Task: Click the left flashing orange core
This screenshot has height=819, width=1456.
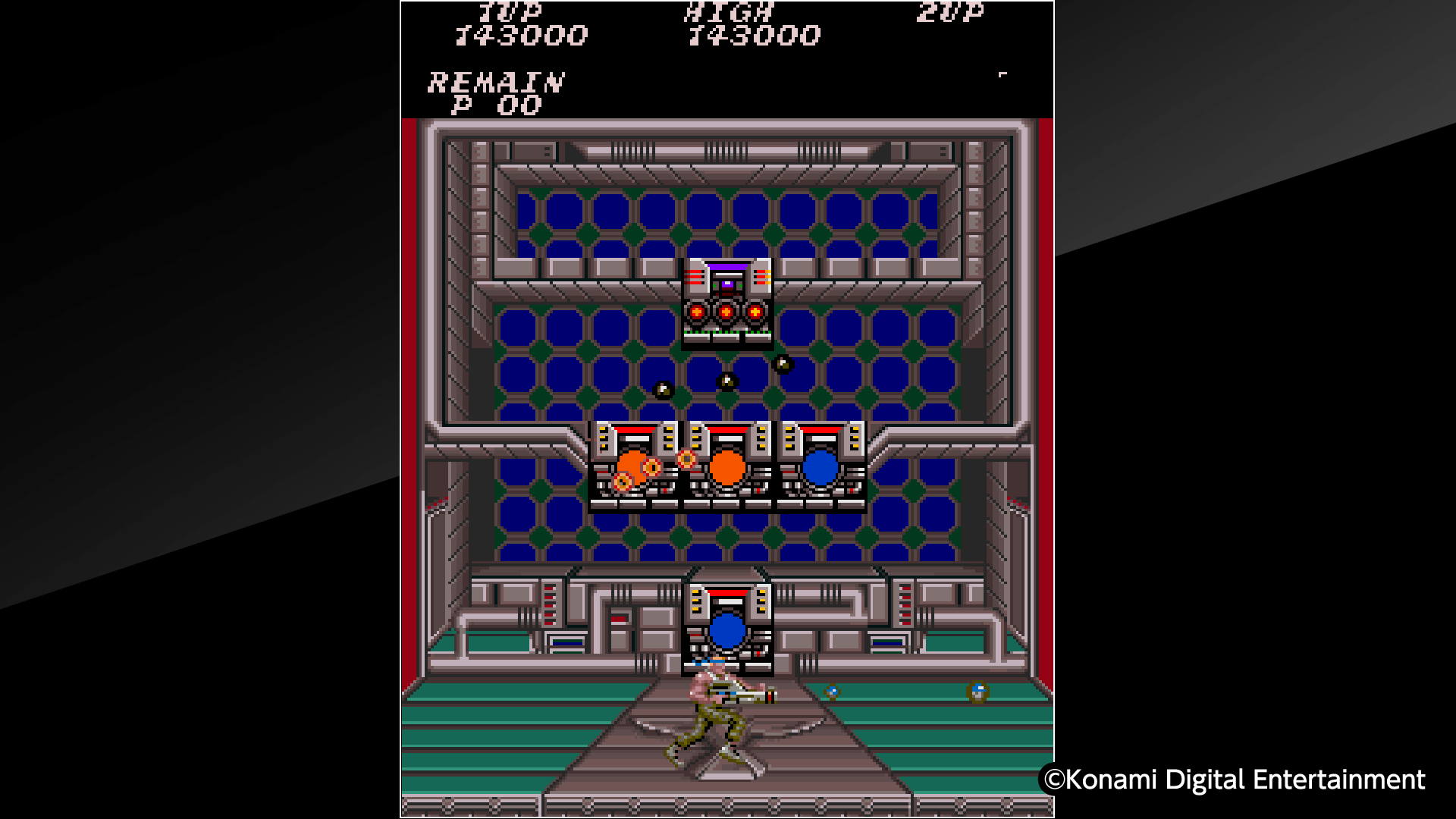Action: (632, 466)
